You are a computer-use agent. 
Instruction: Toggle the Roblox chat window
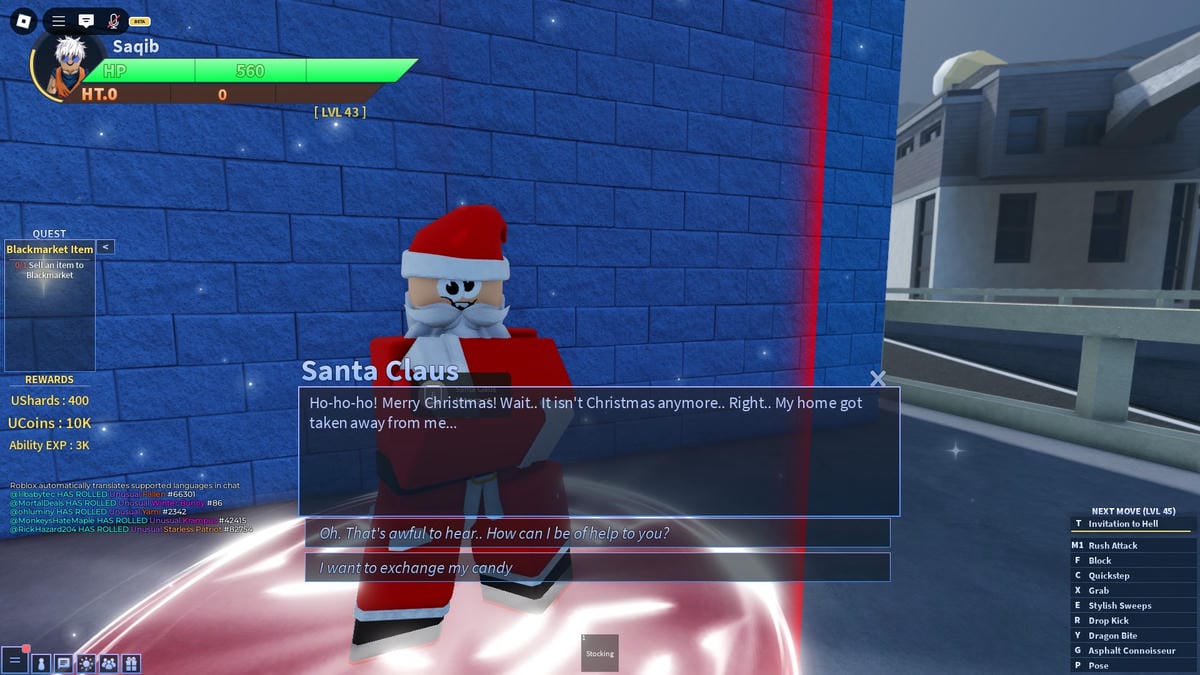86,20
